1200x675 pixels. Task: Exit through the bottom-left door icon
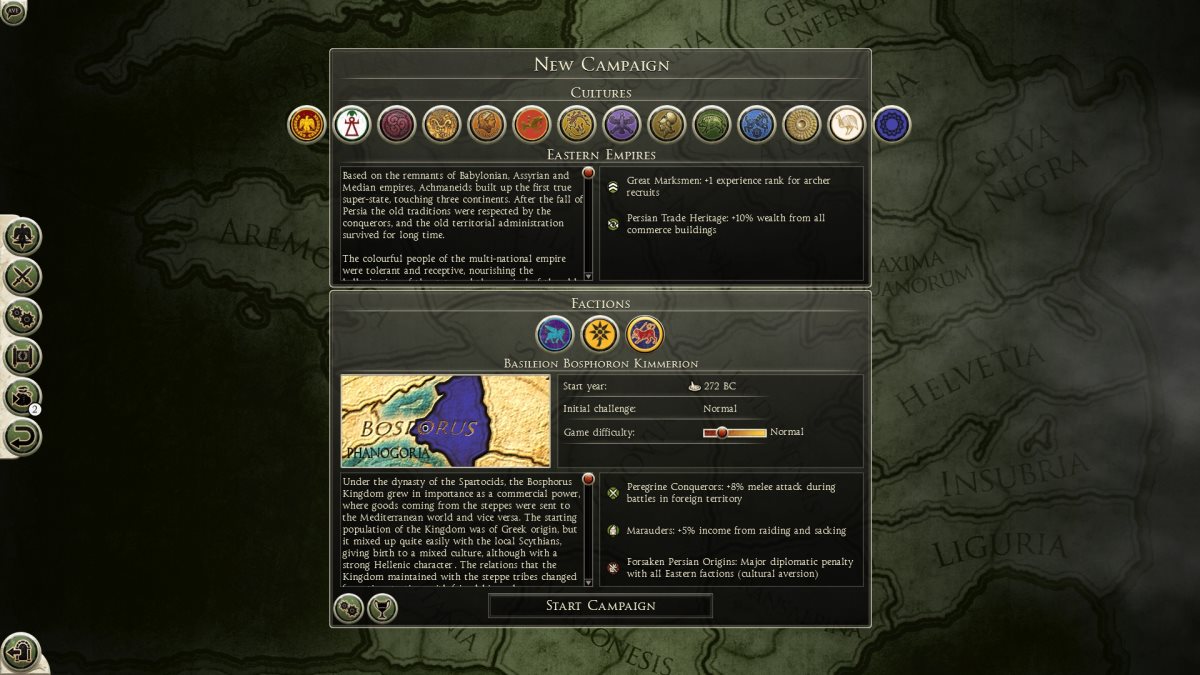click(20, 653)
